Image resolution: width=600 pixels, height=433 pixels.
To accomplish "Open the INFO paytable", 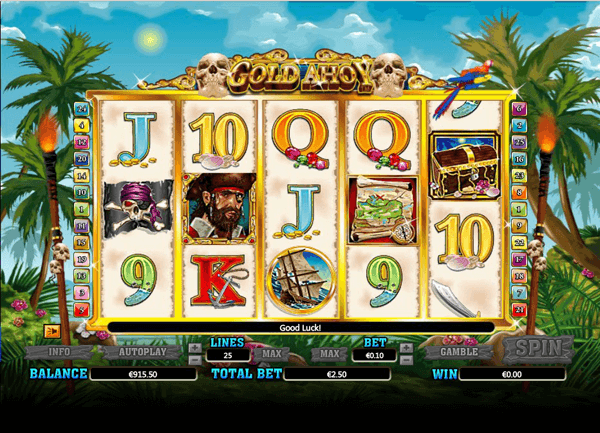I will [x=59, y=352].
